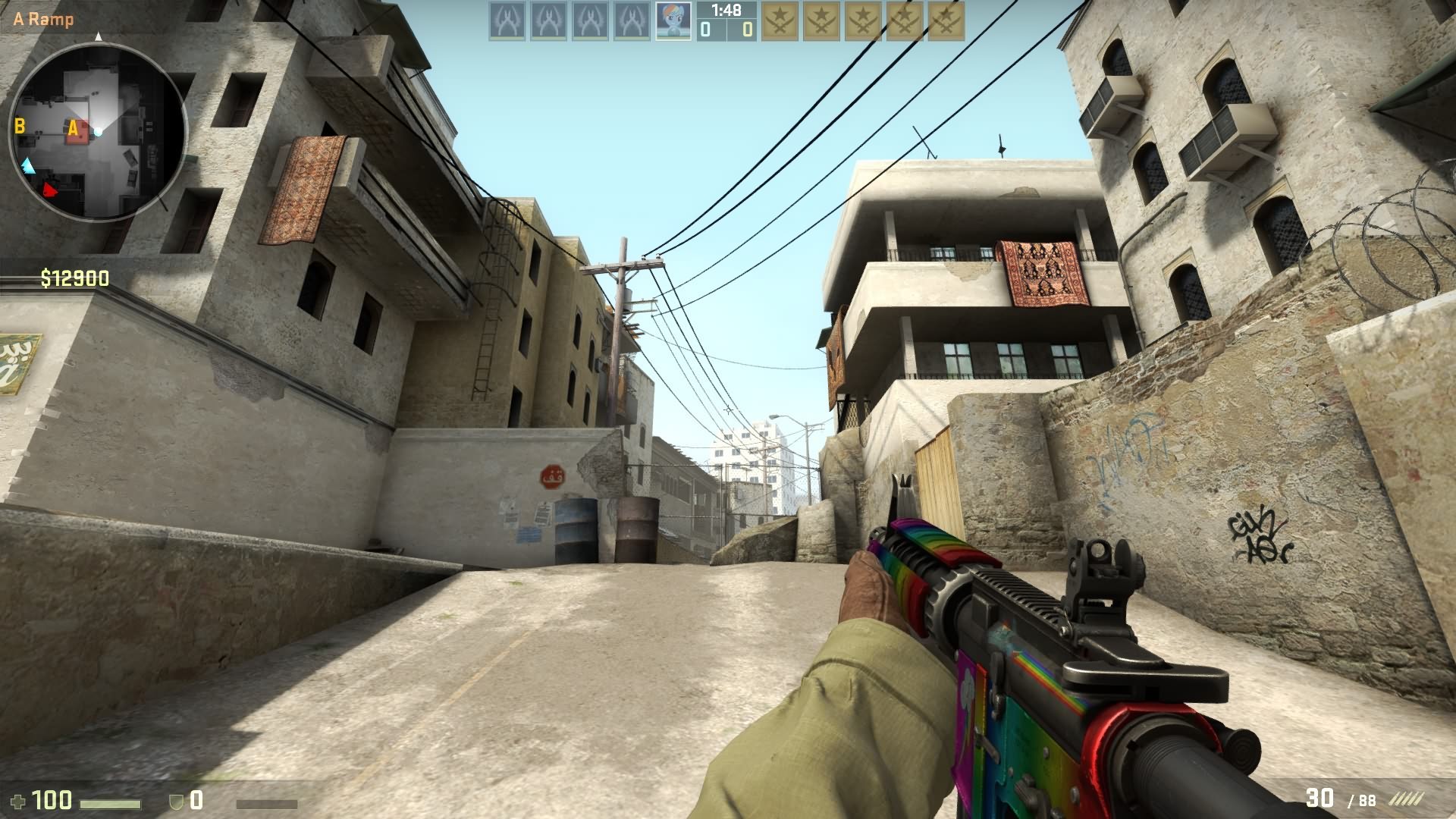
Task: Click bombsite B marker on the radar
Action: click(20, 126)
